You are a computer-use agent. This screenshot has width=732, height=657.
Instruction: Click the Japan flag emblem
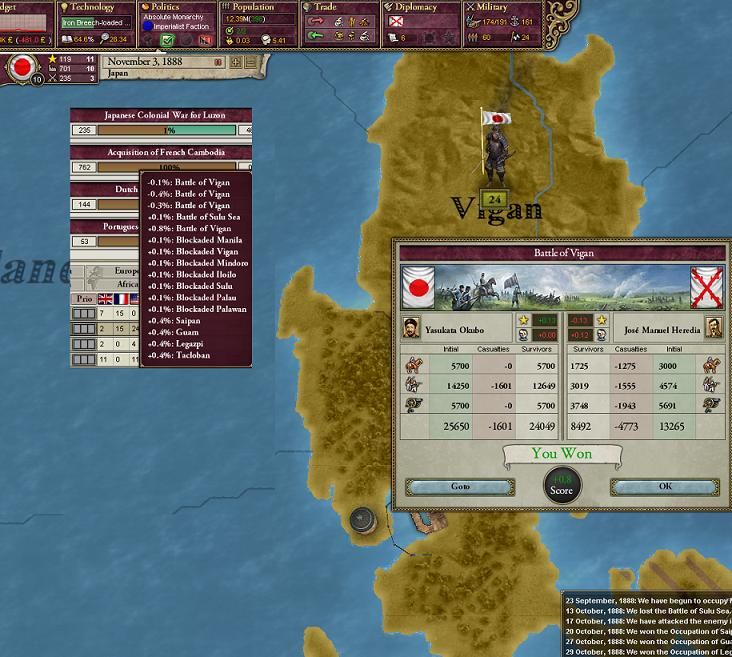[x=20, y=68]
